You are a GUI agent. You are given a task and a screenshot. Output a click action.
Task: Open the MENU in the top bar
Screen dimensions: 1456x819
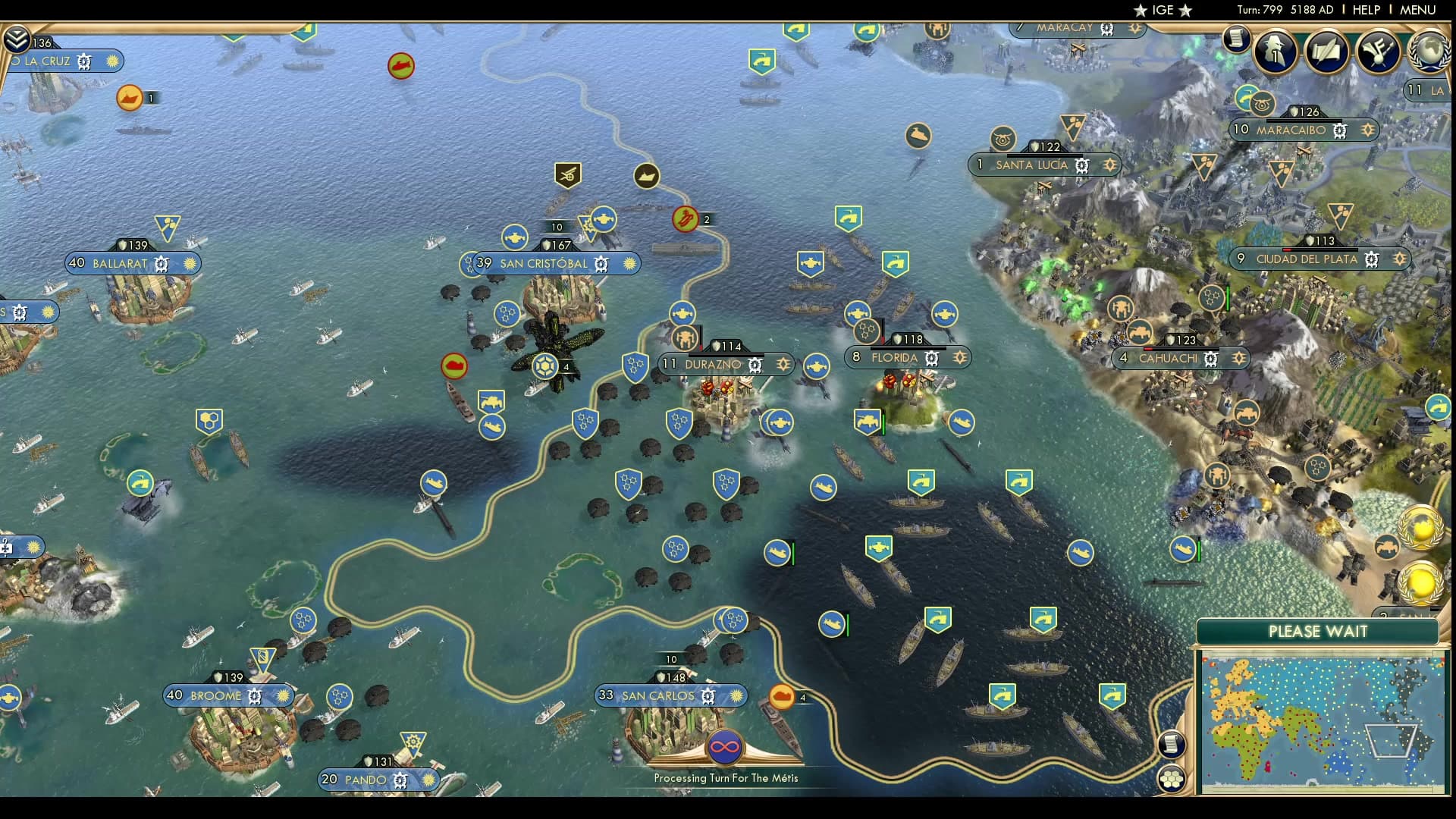(1417, 10)
